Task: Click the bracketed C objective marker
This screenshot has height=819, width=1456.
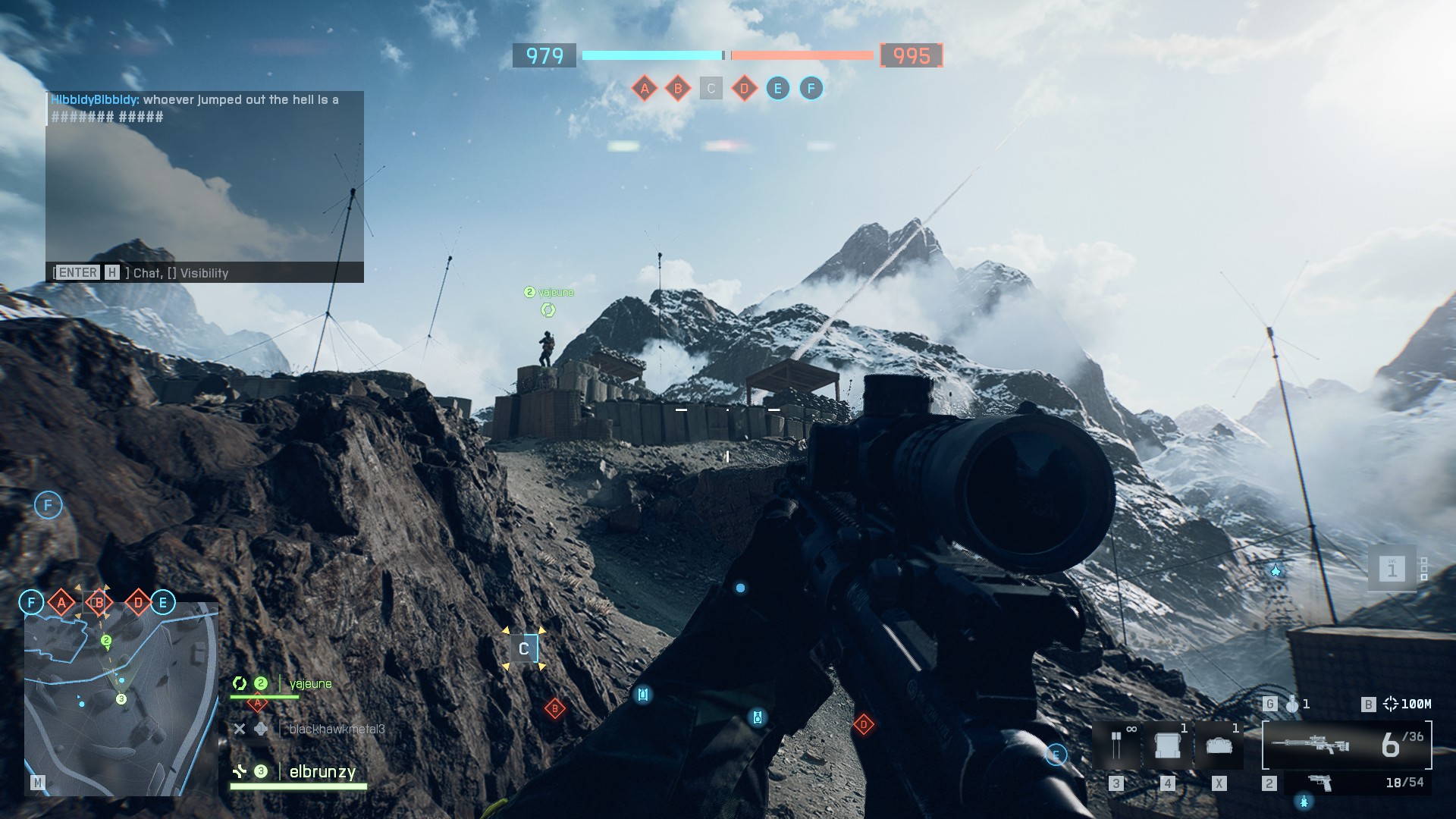Action: [523, 649]
